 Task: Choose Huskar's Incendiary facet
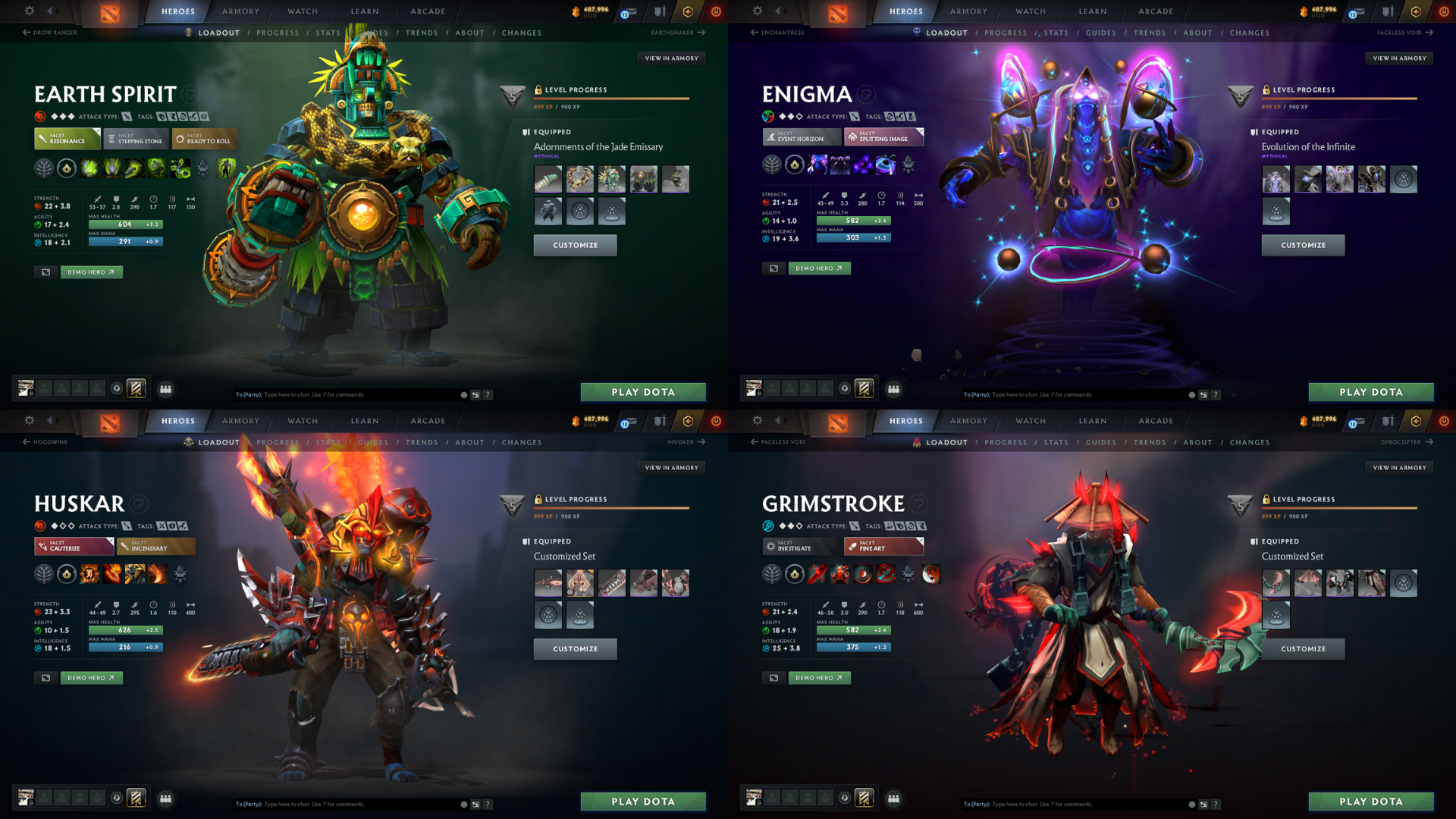[155, 546]
